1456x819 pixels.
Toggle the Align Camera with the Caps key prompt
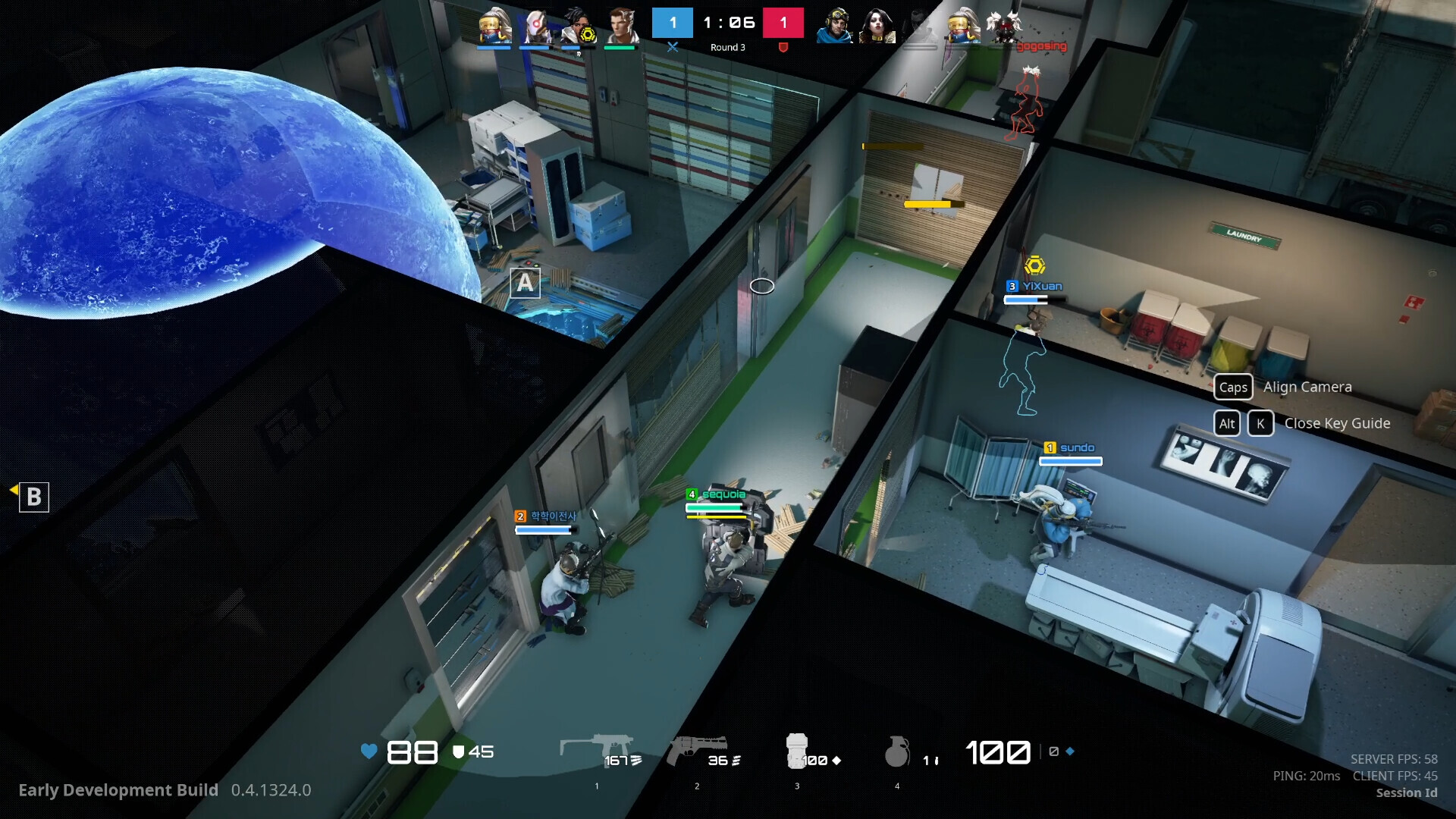(x=1233, y=387)
